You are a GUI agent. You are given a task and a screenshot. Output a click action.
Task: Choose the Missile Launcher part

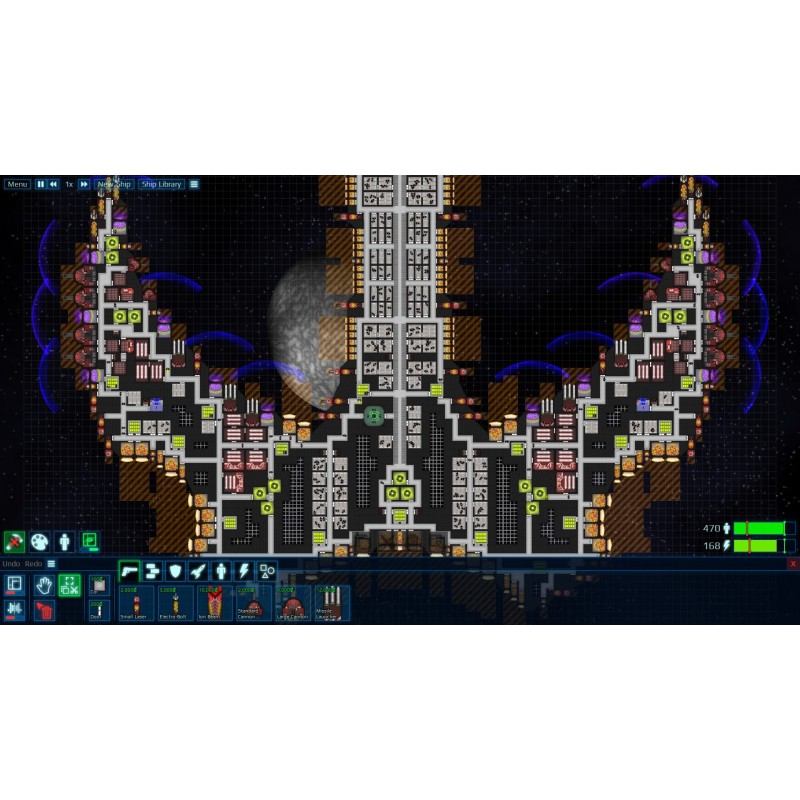[331, 604]
